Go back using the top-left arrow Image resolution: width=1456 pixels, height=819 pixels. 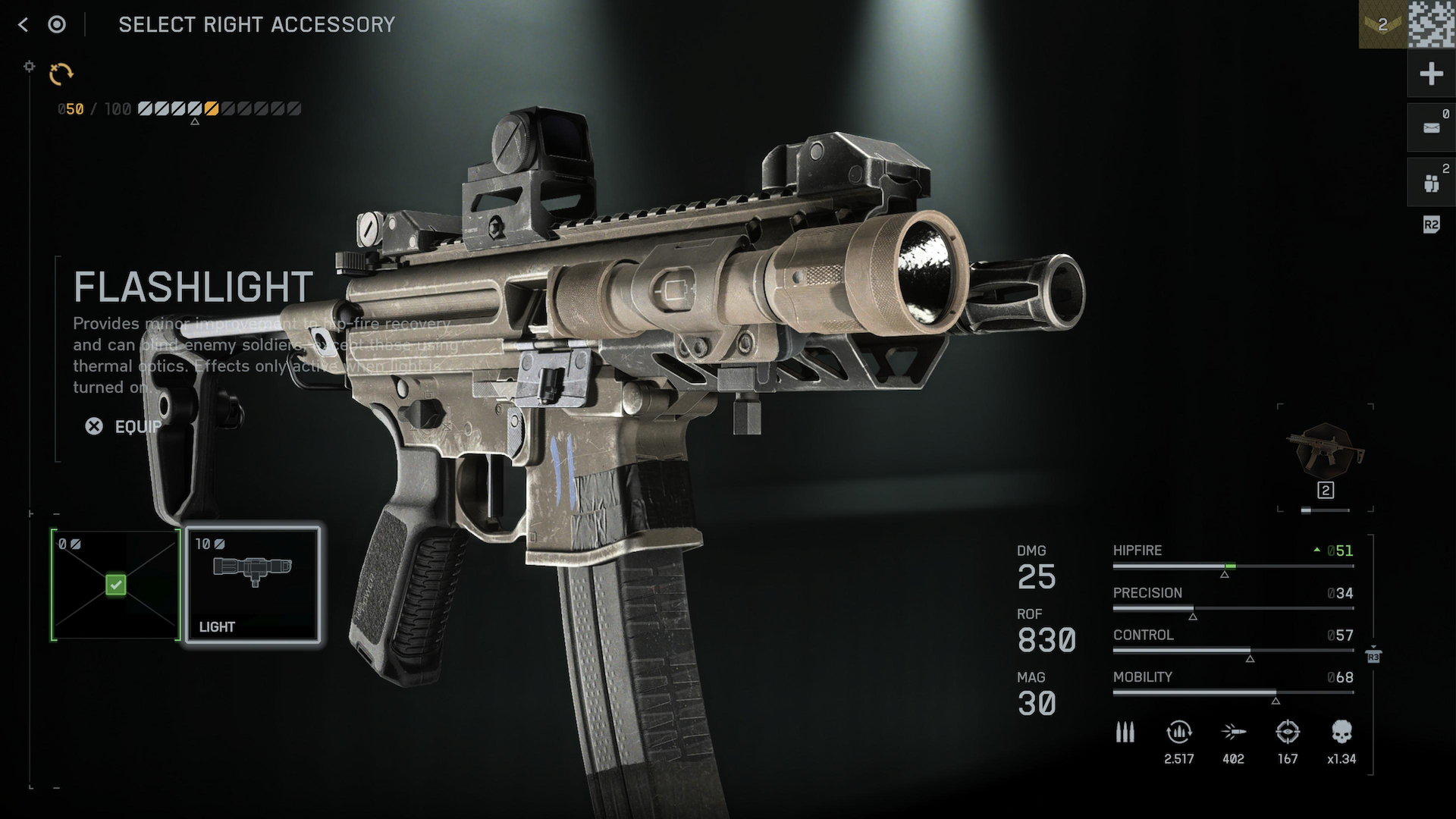[x=23, y=25]
